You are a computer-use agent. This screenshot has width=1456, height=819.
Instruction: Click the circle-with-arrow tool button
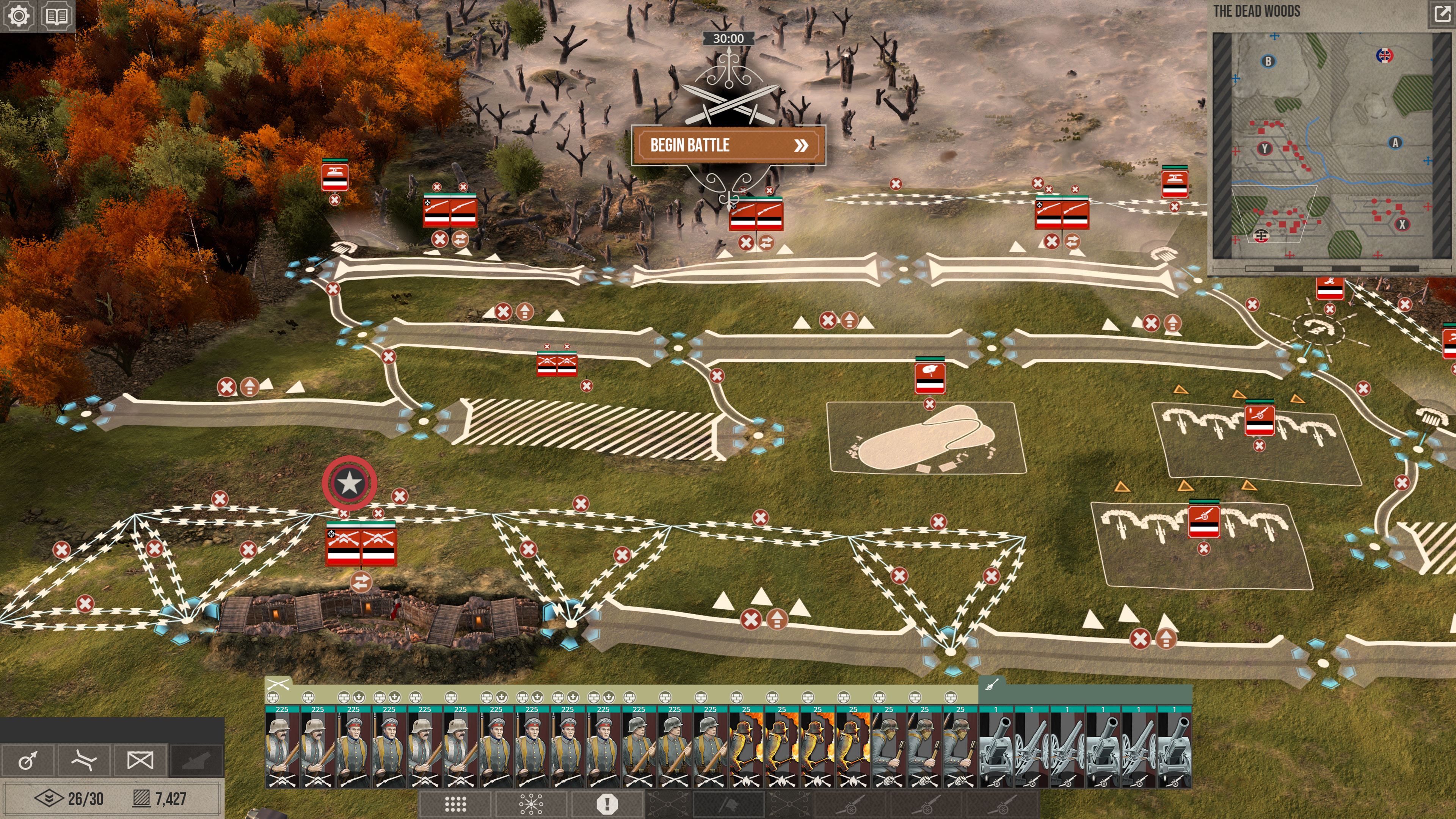tap(28, 760)
